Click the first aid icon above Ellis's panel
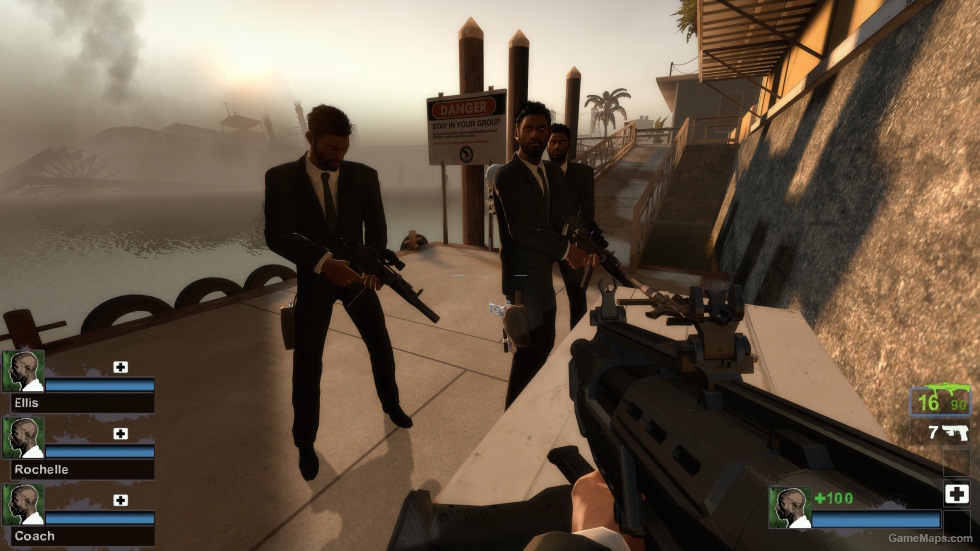Screen dimensions: 980x551 point(121,367)
